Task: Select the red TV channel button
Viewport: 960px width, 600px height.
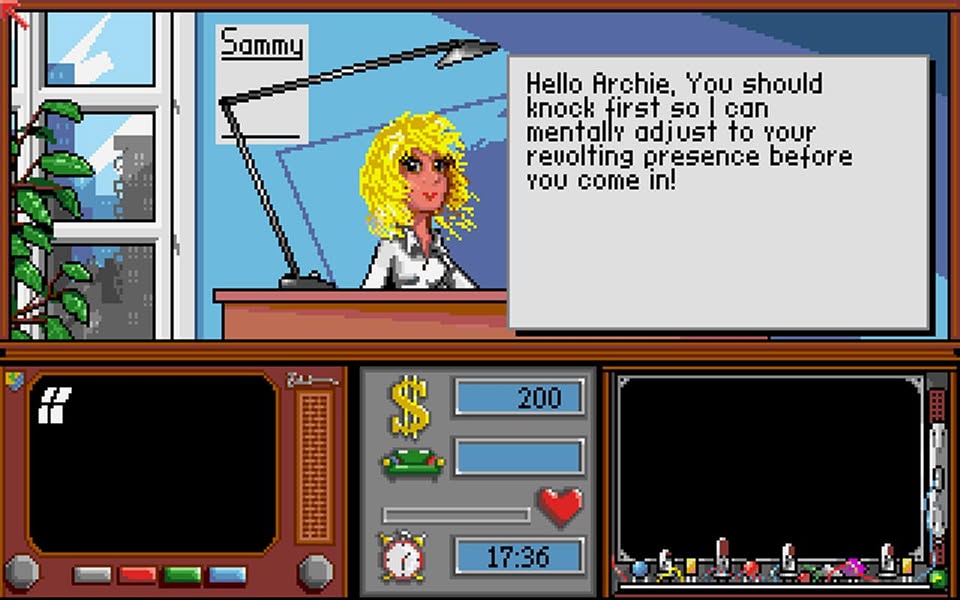Action: click(x=137, y=575)
